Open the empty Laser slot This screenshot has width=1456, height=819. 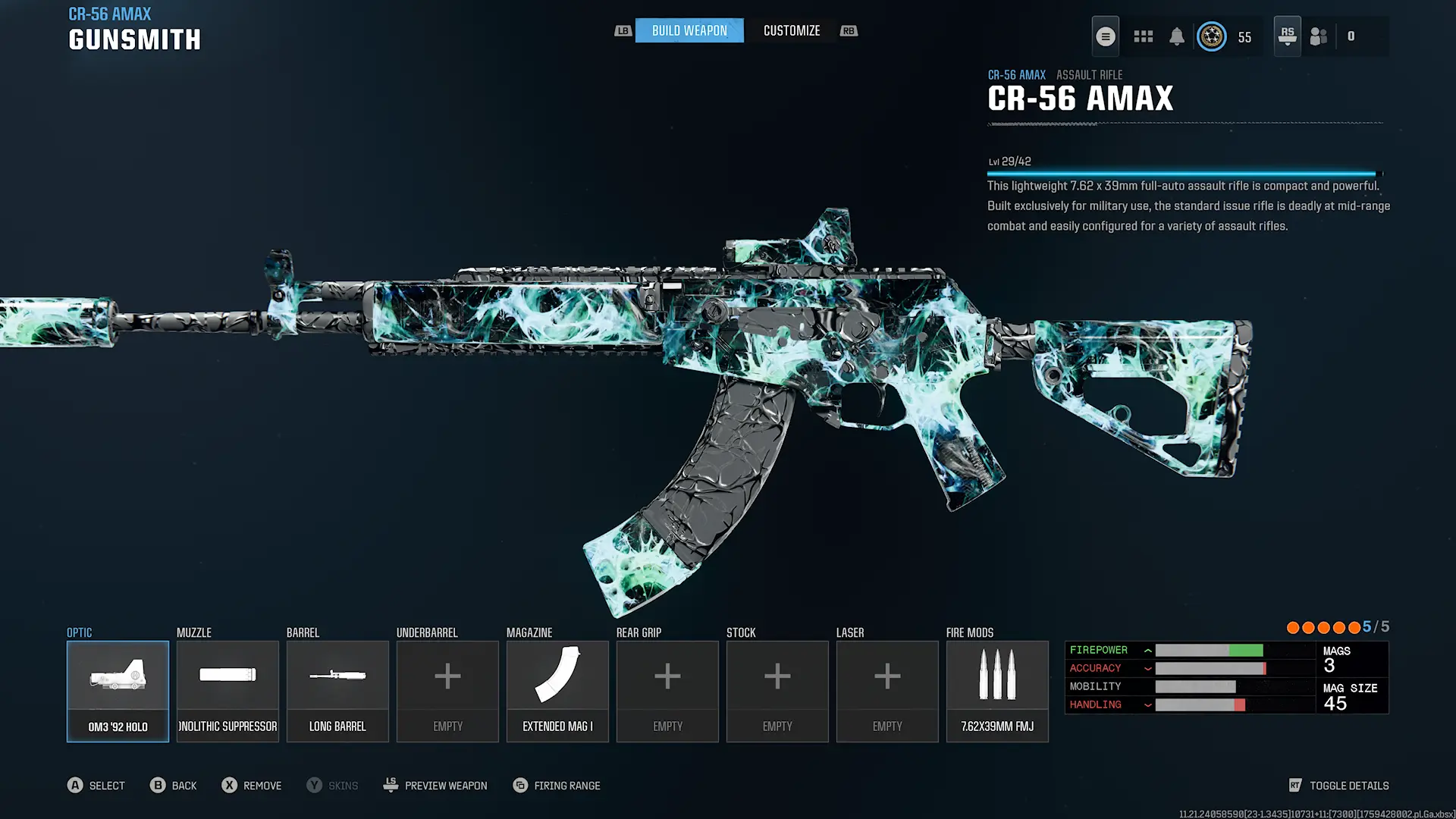[x=887, y=691]
